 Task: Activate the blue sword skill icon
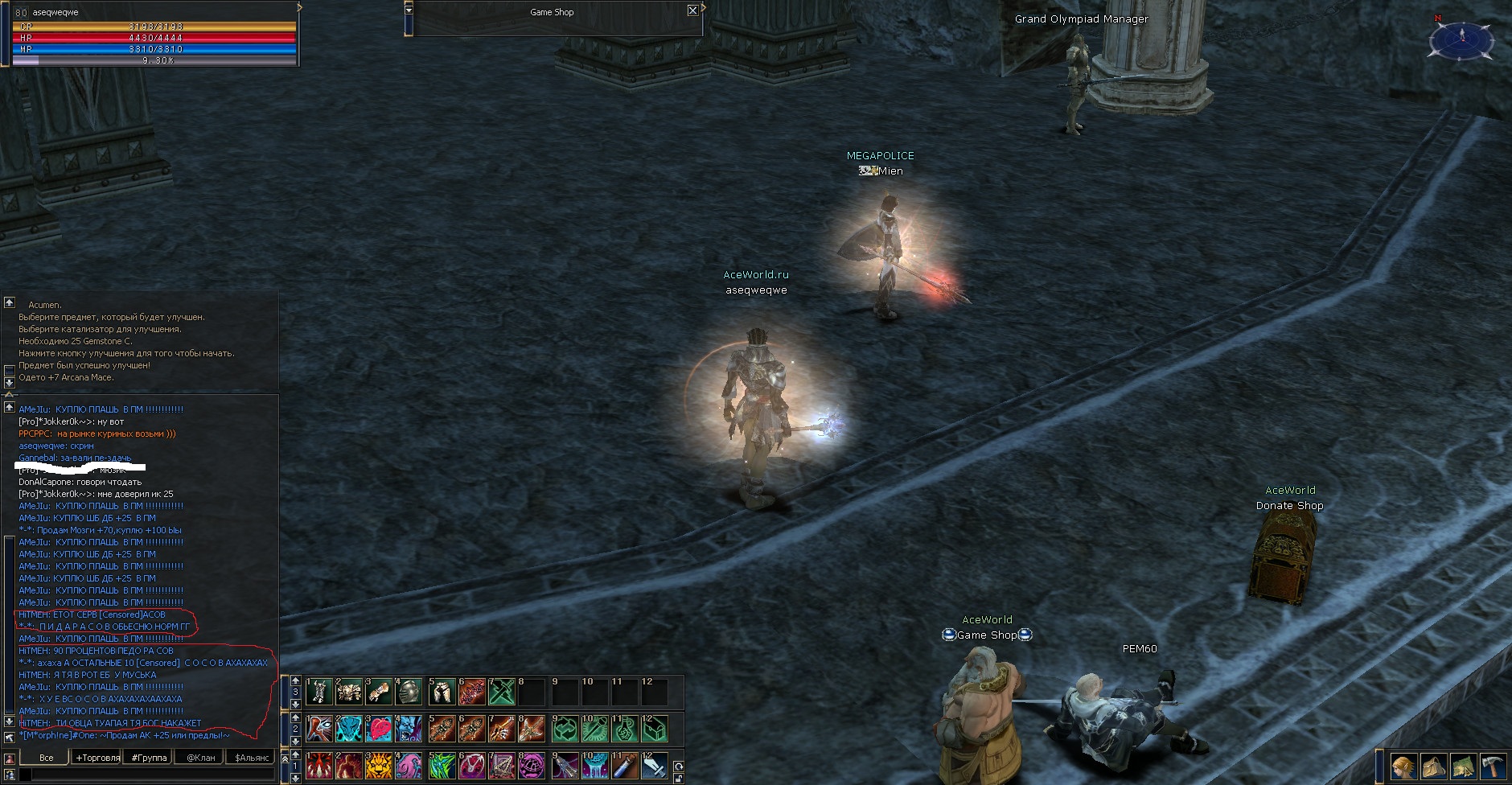click(655, 766)
